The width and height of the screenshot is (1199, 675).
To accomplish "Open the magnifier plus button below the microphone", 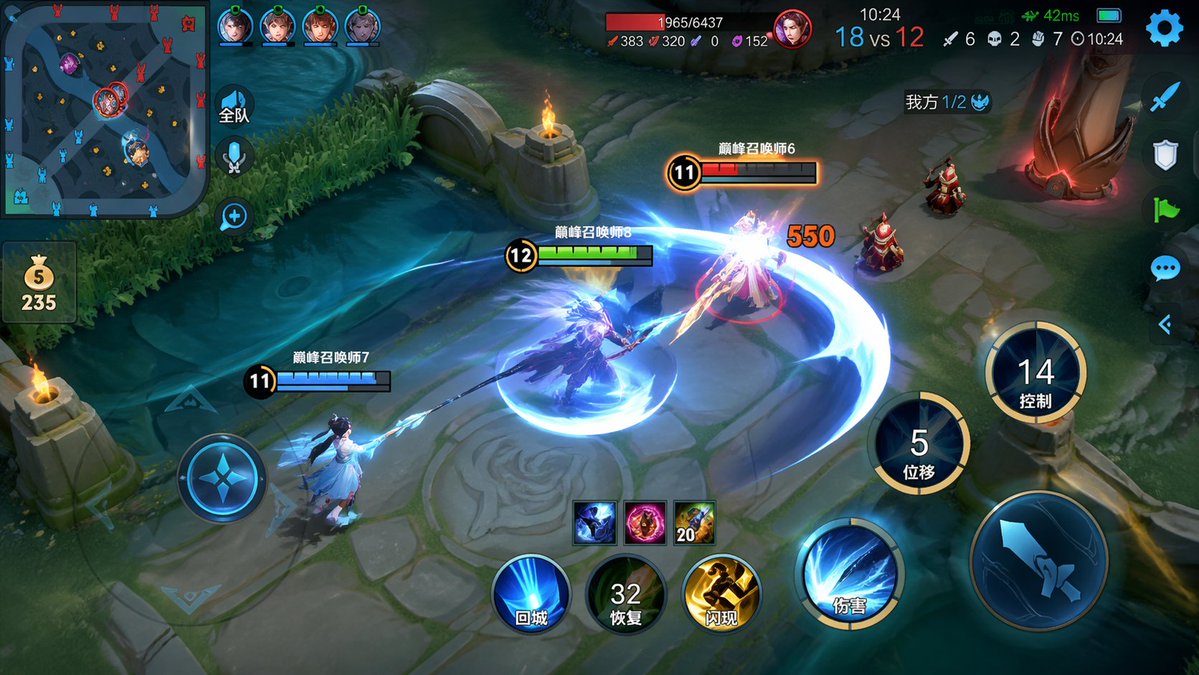I will pos(234,216).
